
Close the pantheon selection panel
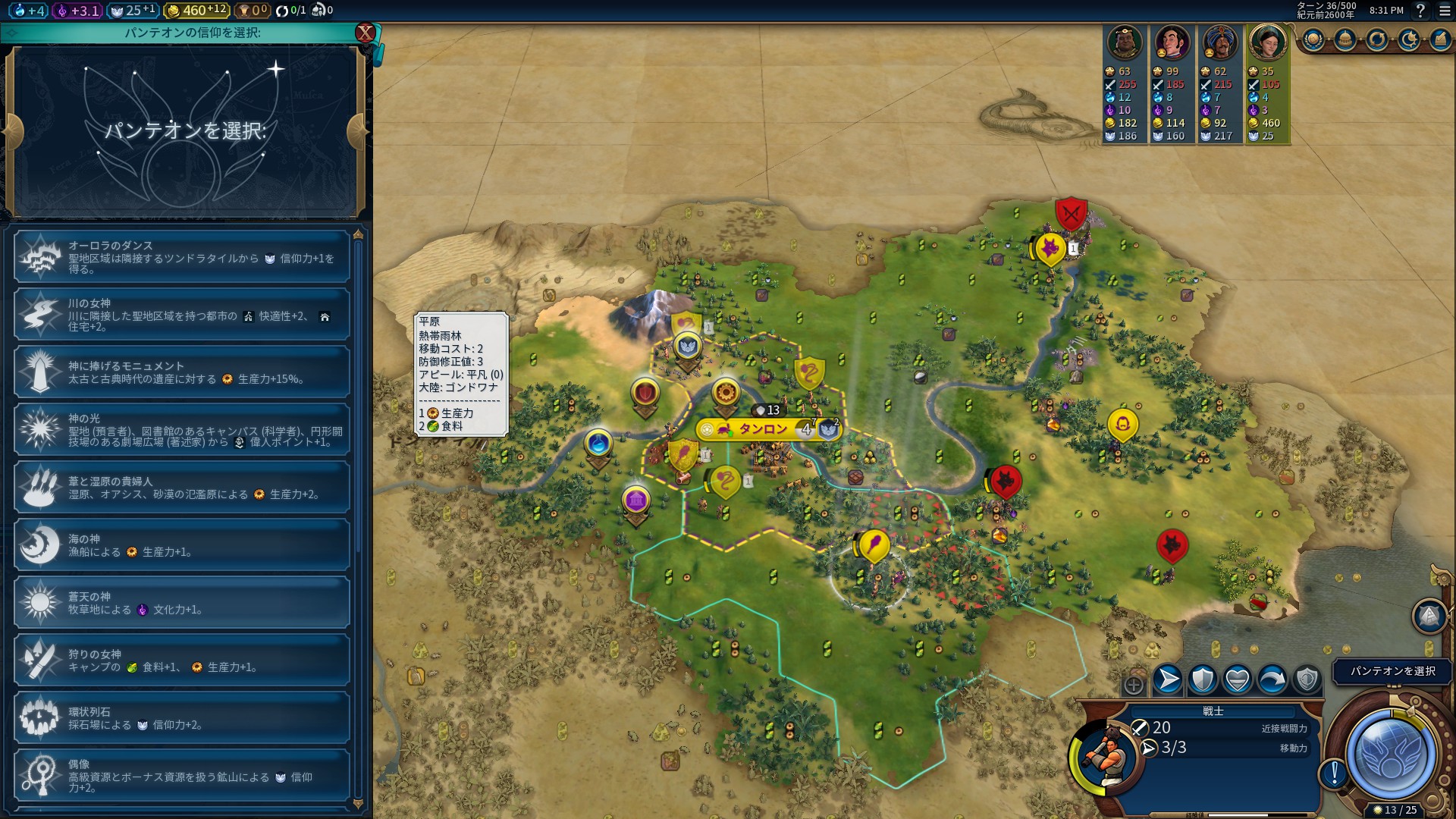coord(366,33)
